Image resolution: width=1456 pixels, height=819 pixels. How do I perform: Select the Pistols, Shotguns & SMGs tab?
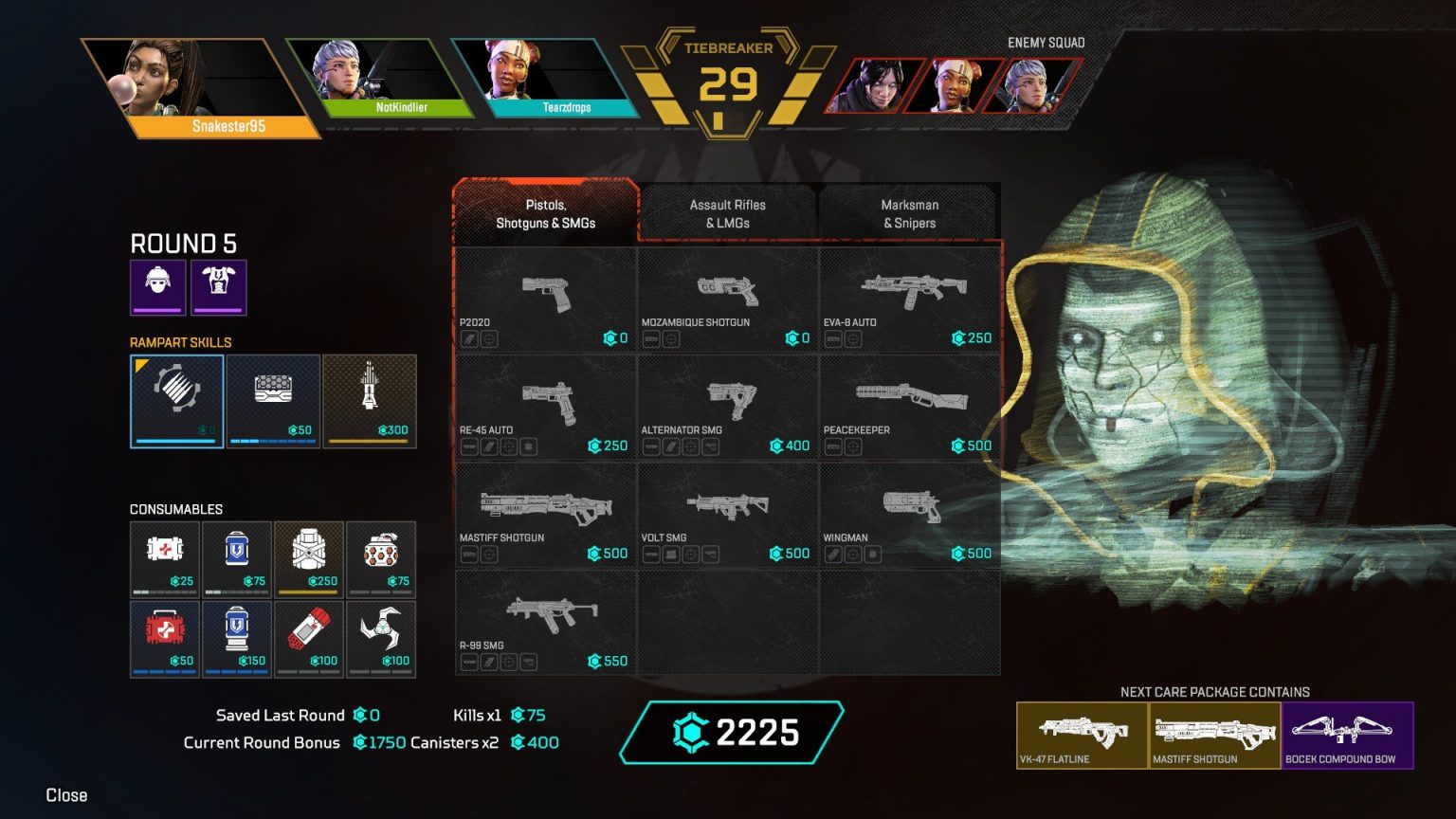tap(545, 212)
